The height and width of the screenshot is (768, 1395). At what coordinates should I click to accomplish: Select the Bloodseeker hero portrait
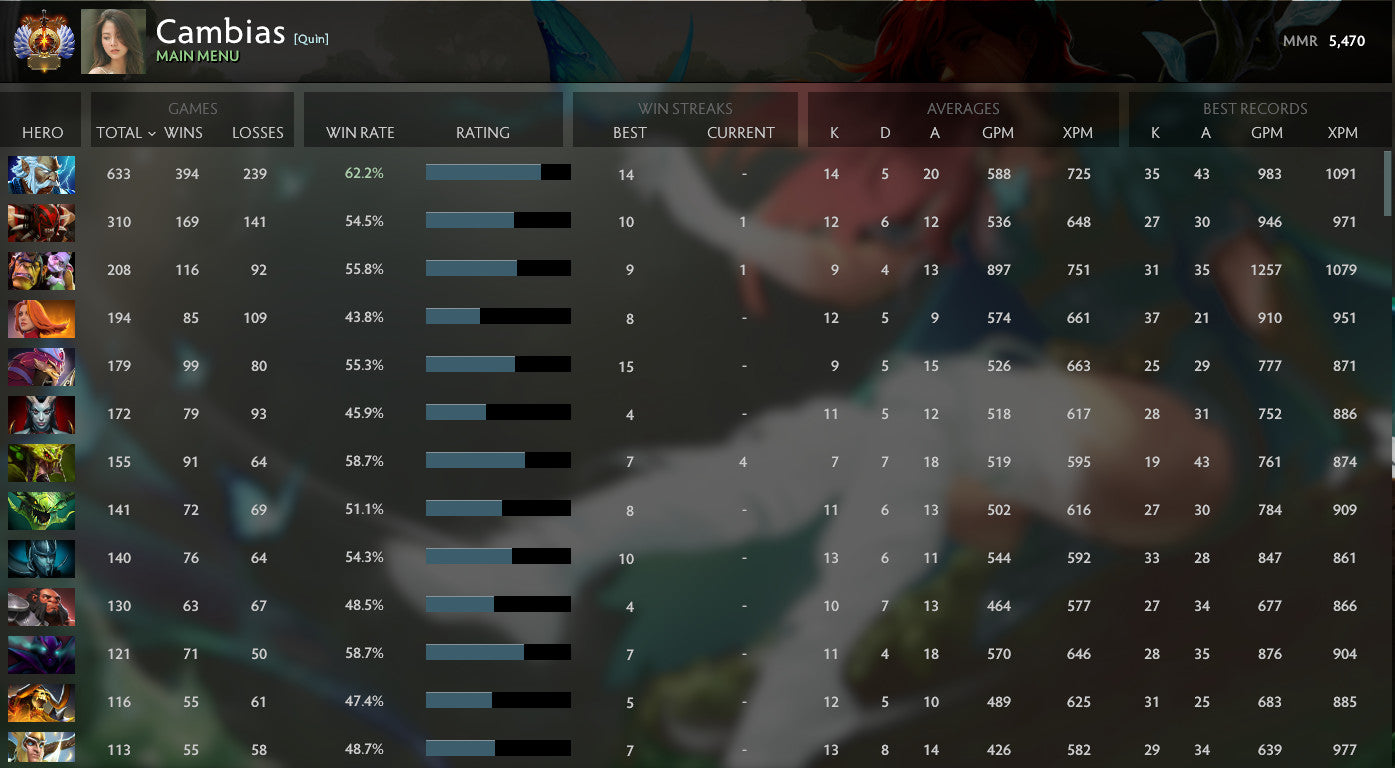pos(41,222)
